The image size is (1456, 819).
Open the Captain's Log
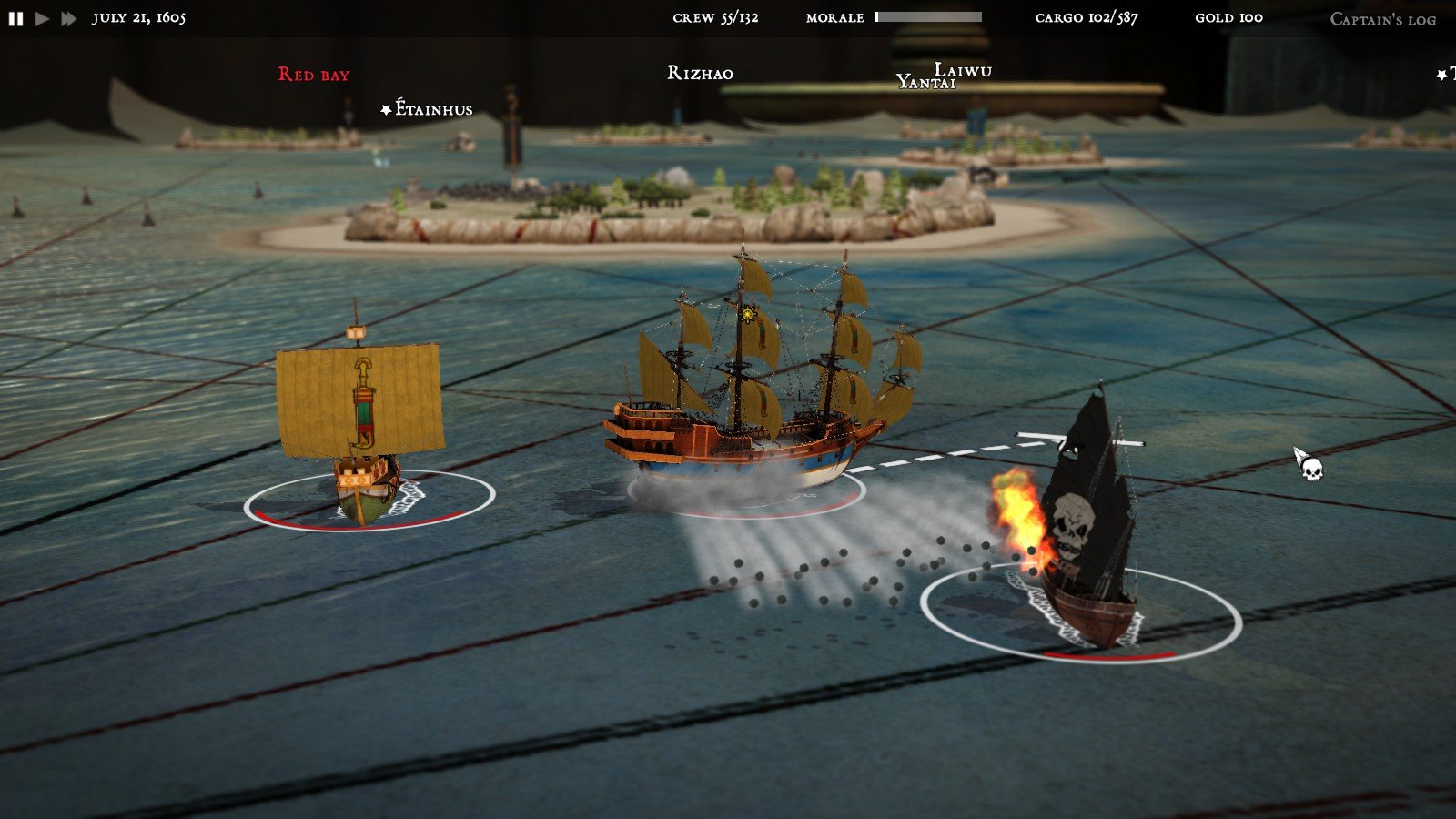pyautogui.click(x=1382, y=19)
